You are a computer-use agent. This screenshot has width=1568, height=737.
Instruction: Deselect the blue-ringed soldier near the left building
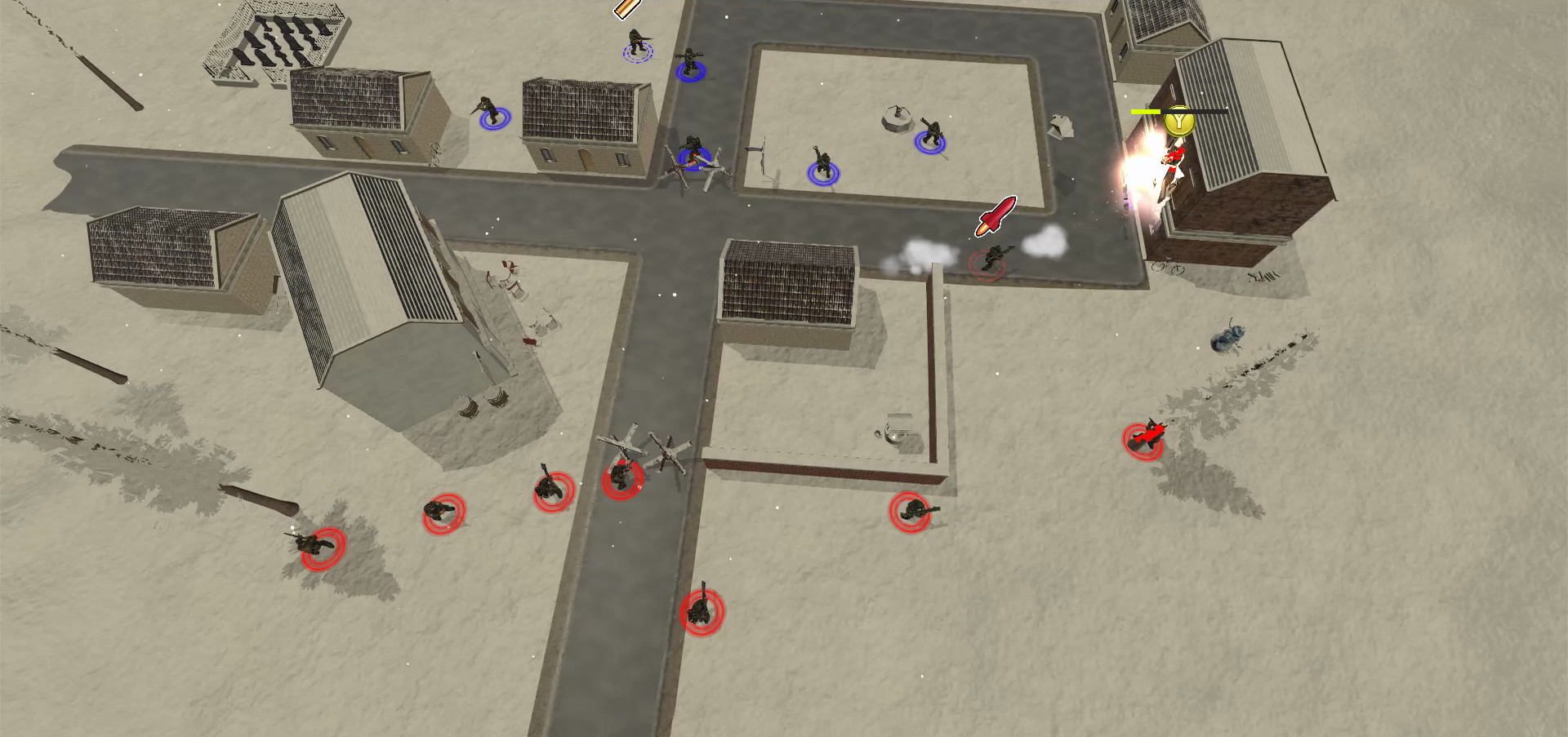[488, 110]
